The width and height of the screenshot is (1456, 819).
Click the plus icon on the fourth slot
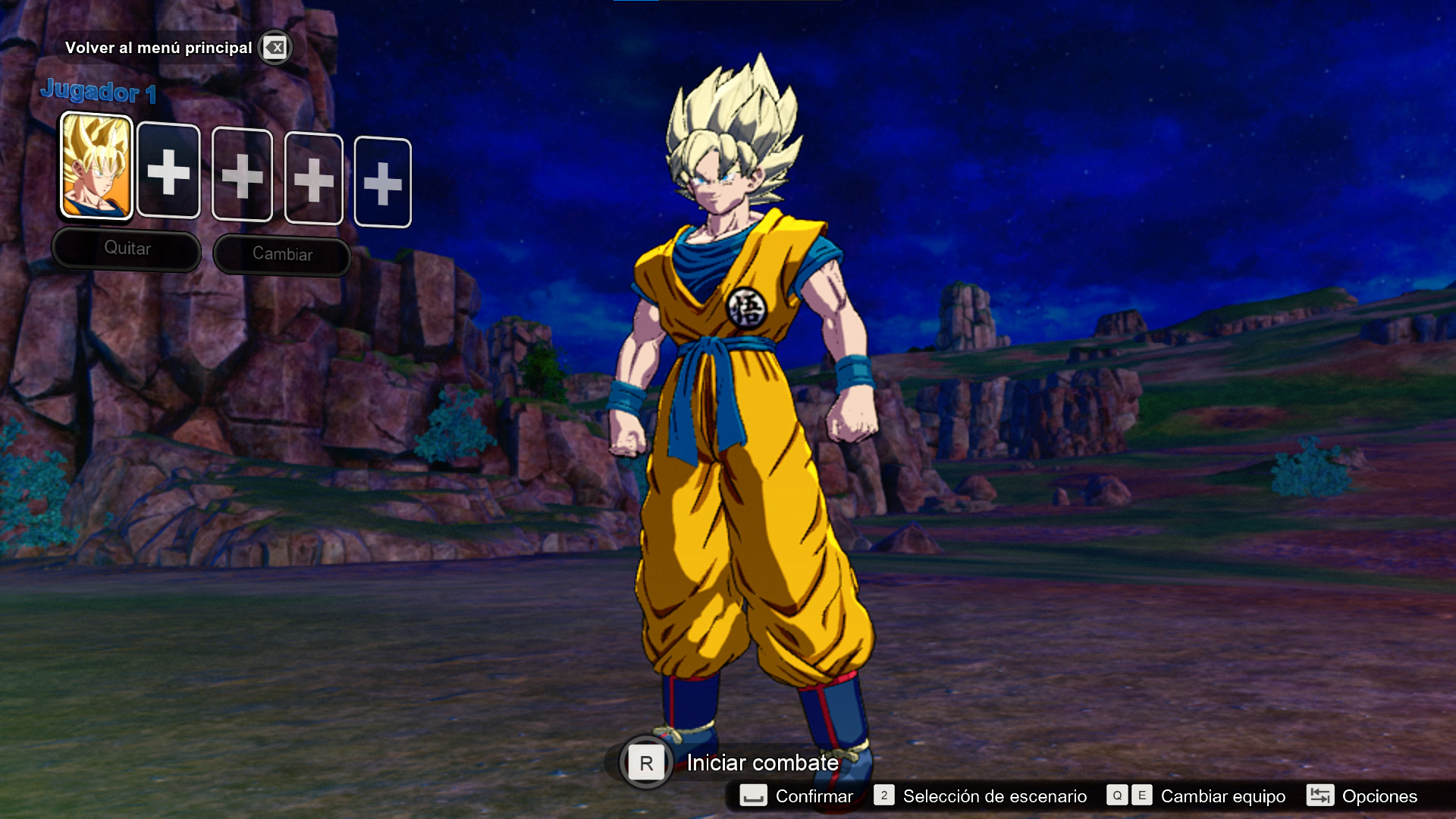tap(313, 180)
